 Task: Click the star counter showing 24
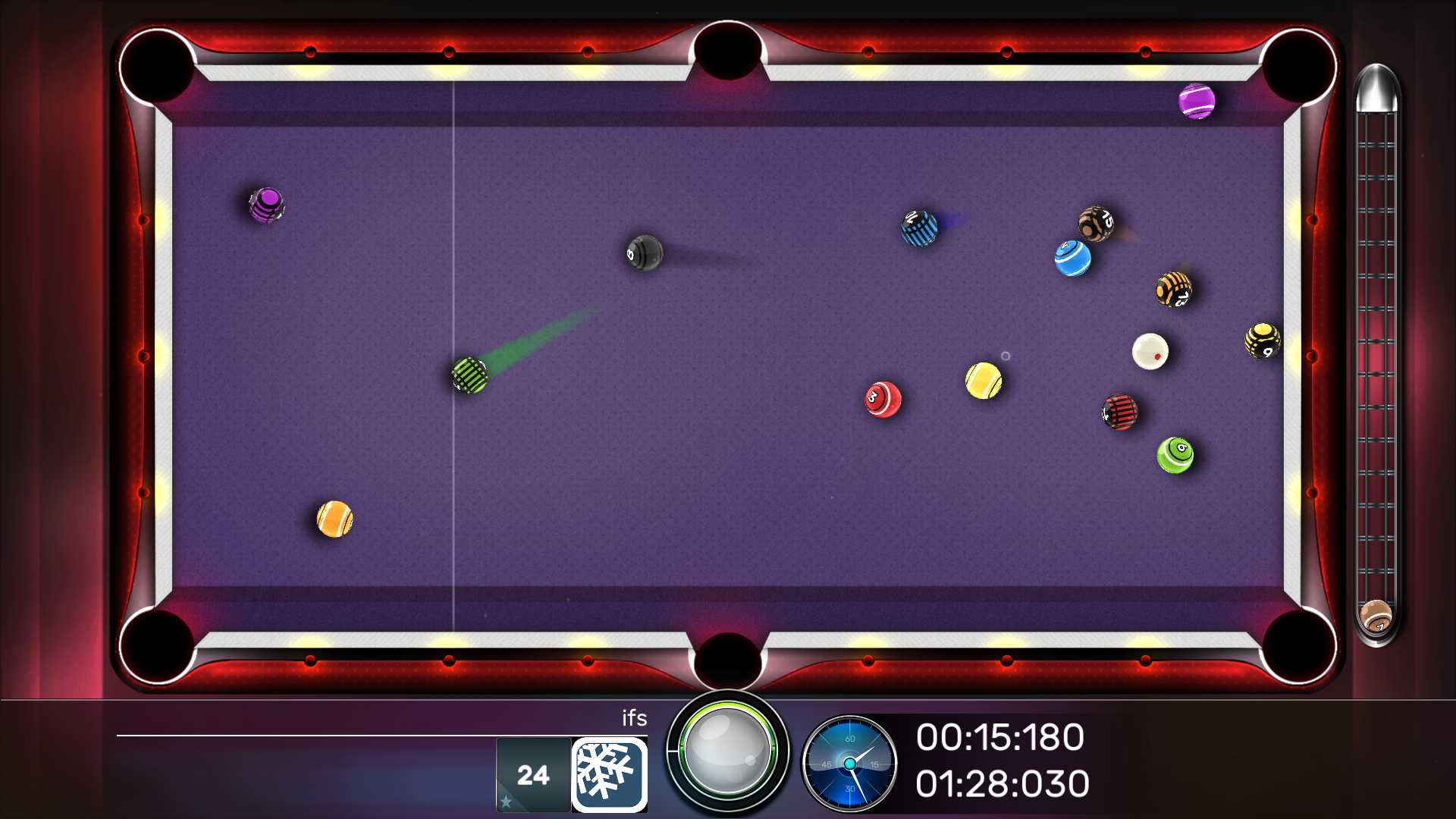click(x=533, y=773)
